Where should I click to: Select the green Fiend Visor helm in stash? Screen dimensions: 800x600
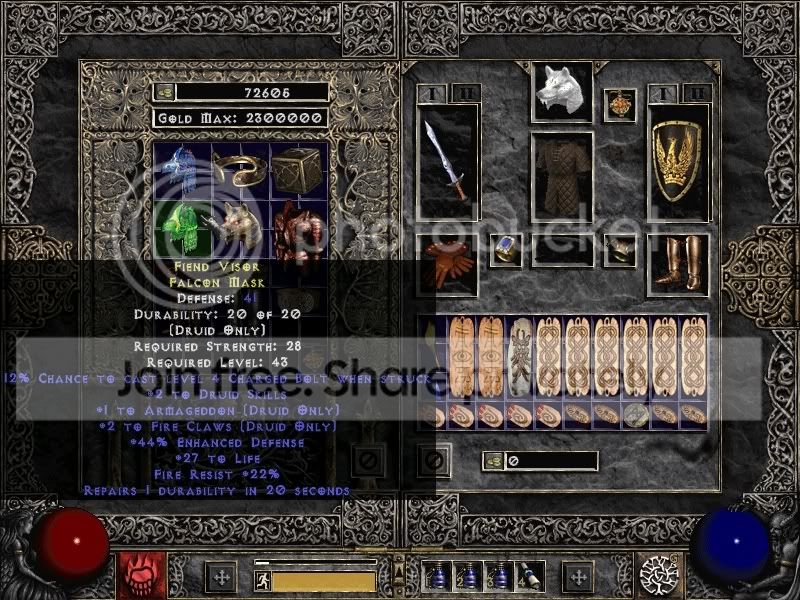coord(181,224)
